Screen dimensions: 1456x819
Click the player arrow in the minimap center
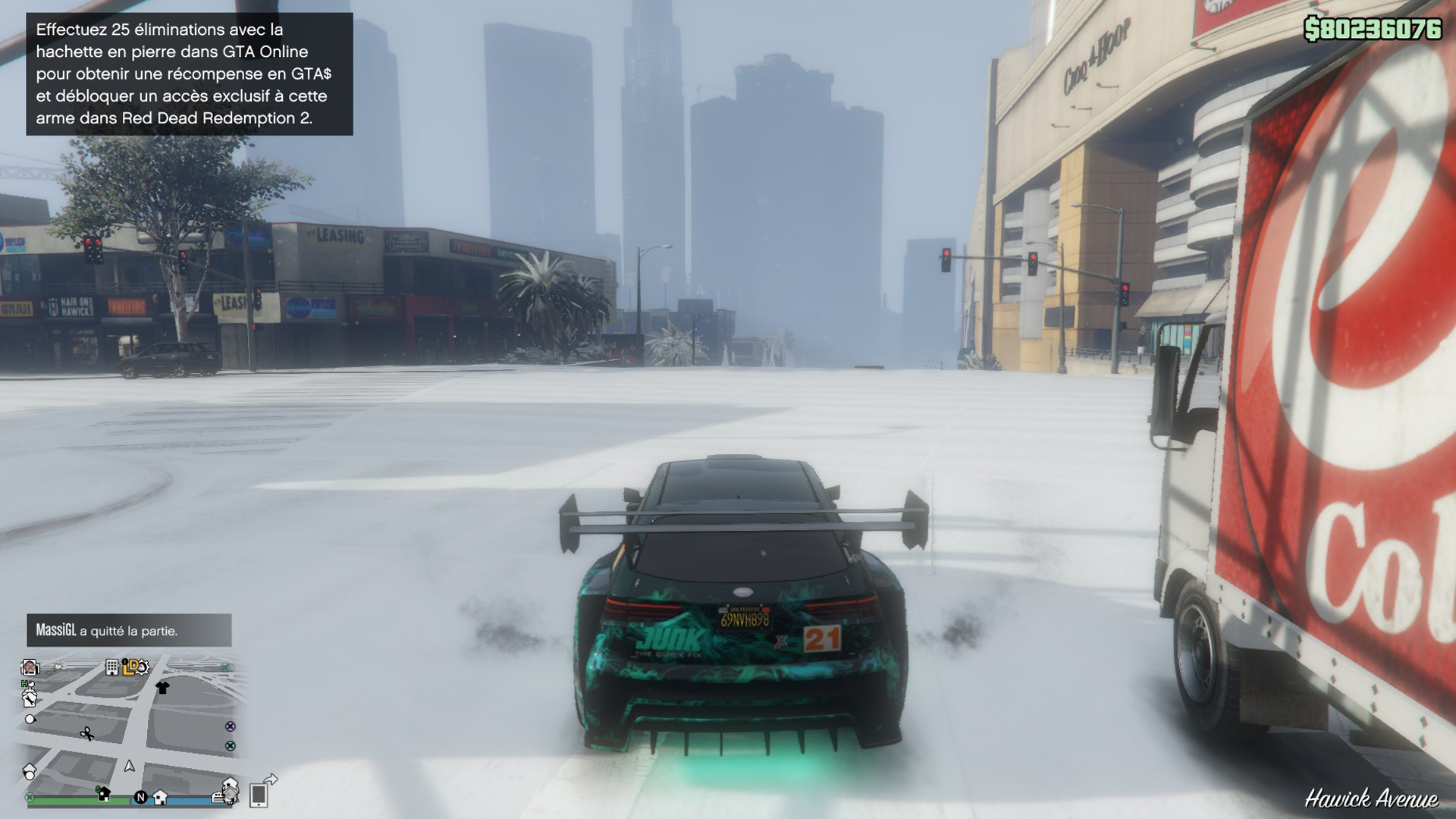130,767
